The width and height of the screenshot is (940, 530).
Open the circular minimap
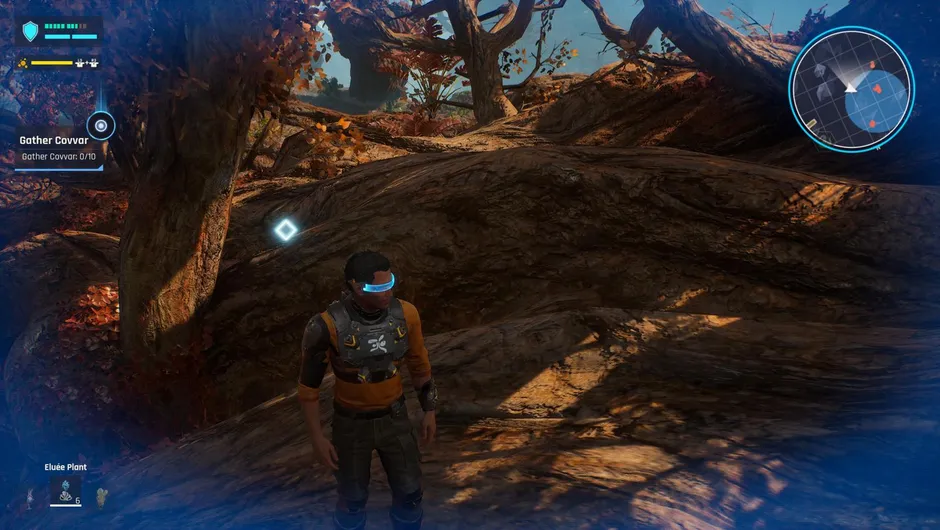851,89
